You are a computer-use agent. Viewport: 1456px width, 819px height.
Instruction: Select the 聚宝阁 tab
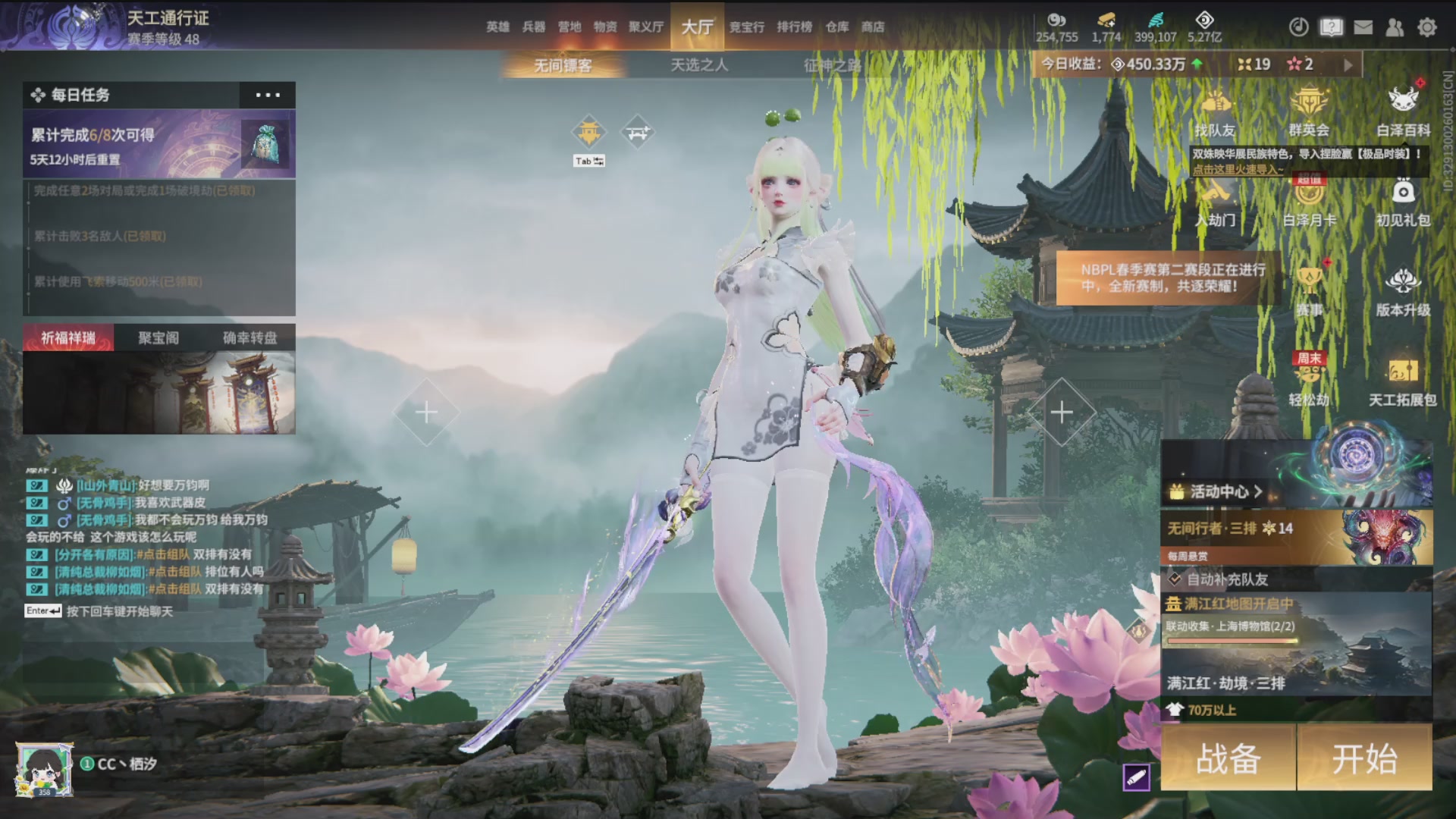click(158, 337)
